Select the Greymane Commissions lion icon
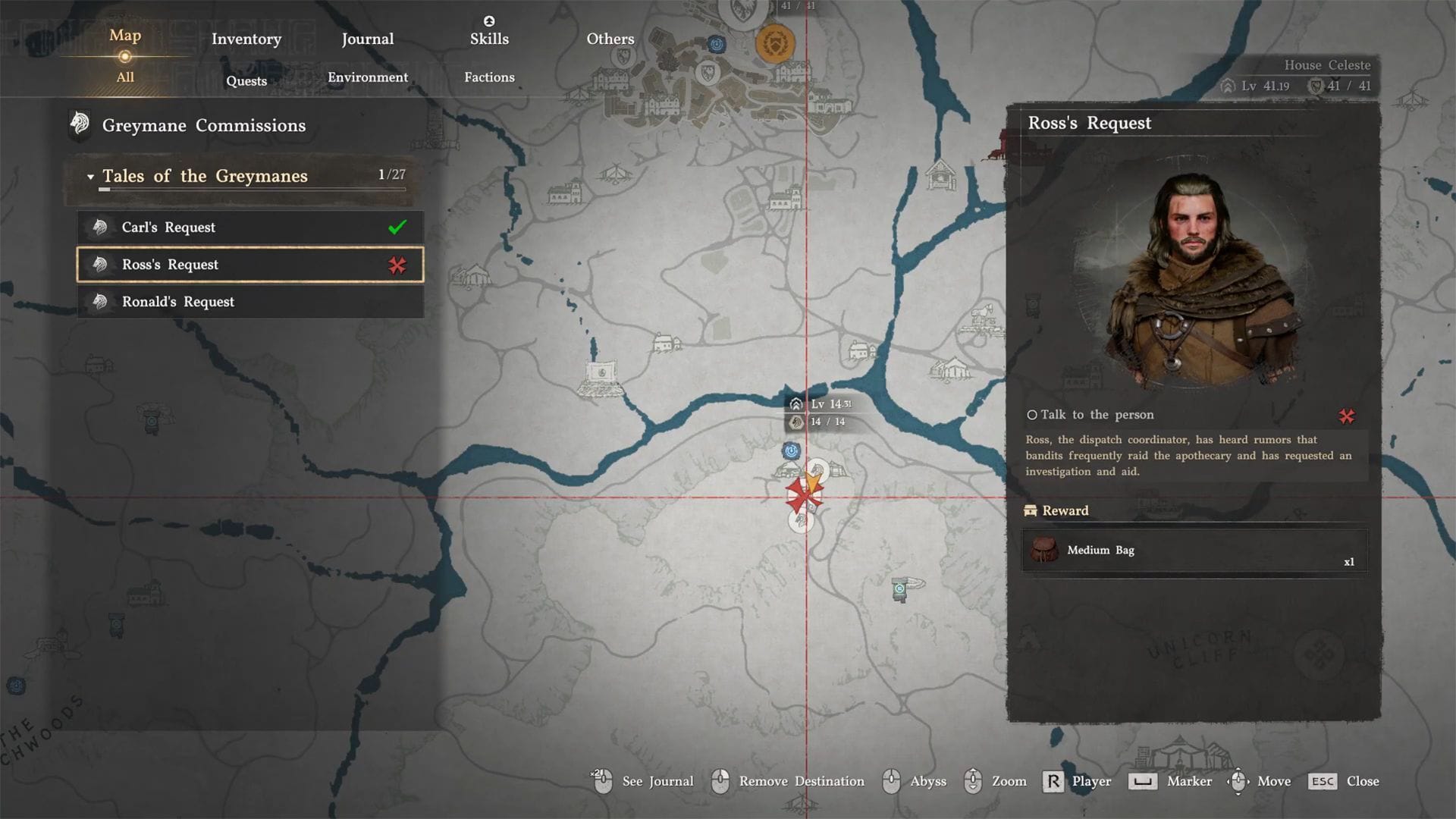 point(80,125)
